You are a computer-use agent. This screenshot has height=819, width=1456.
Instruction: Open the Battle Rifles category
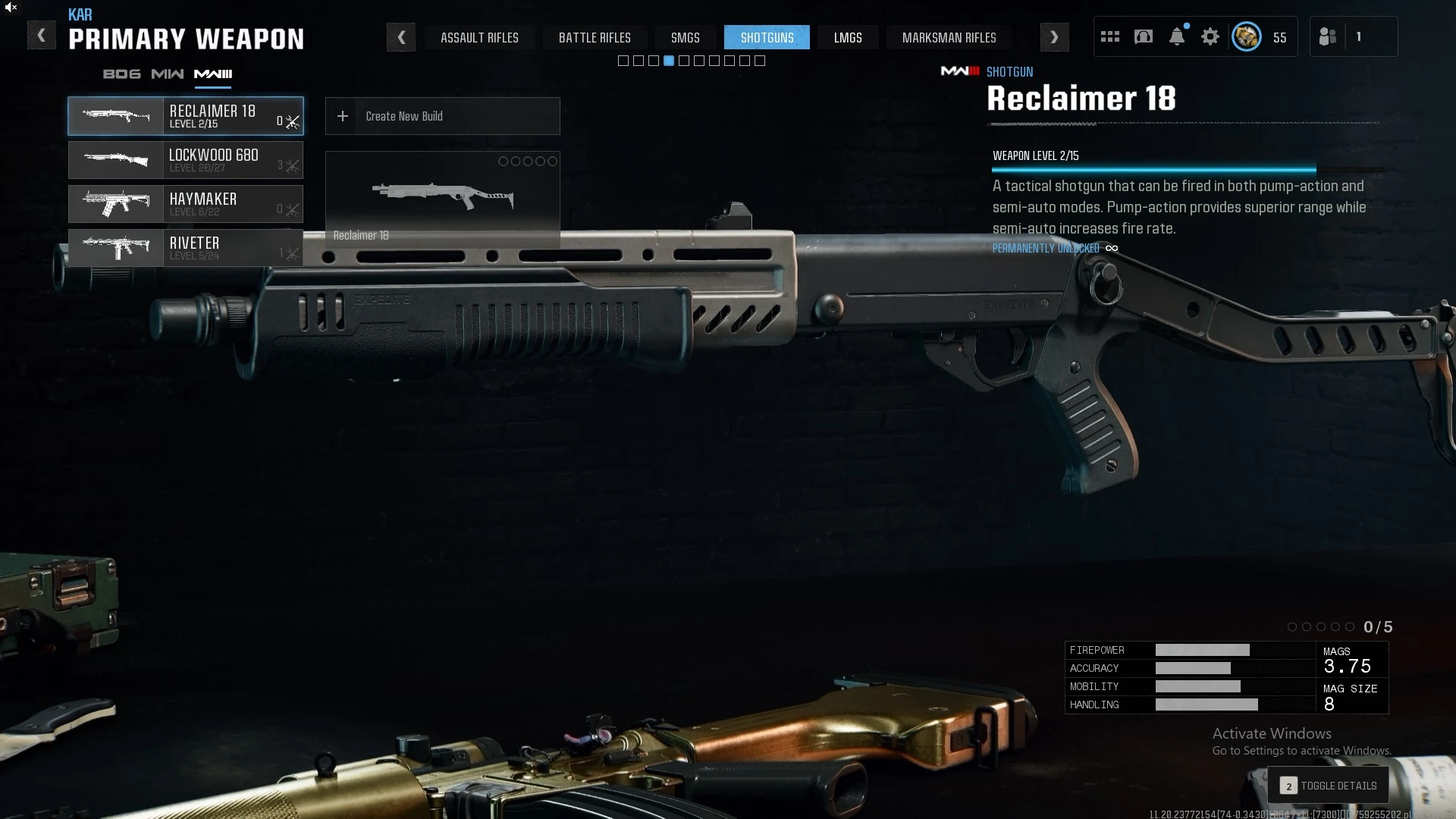point(595,37)
